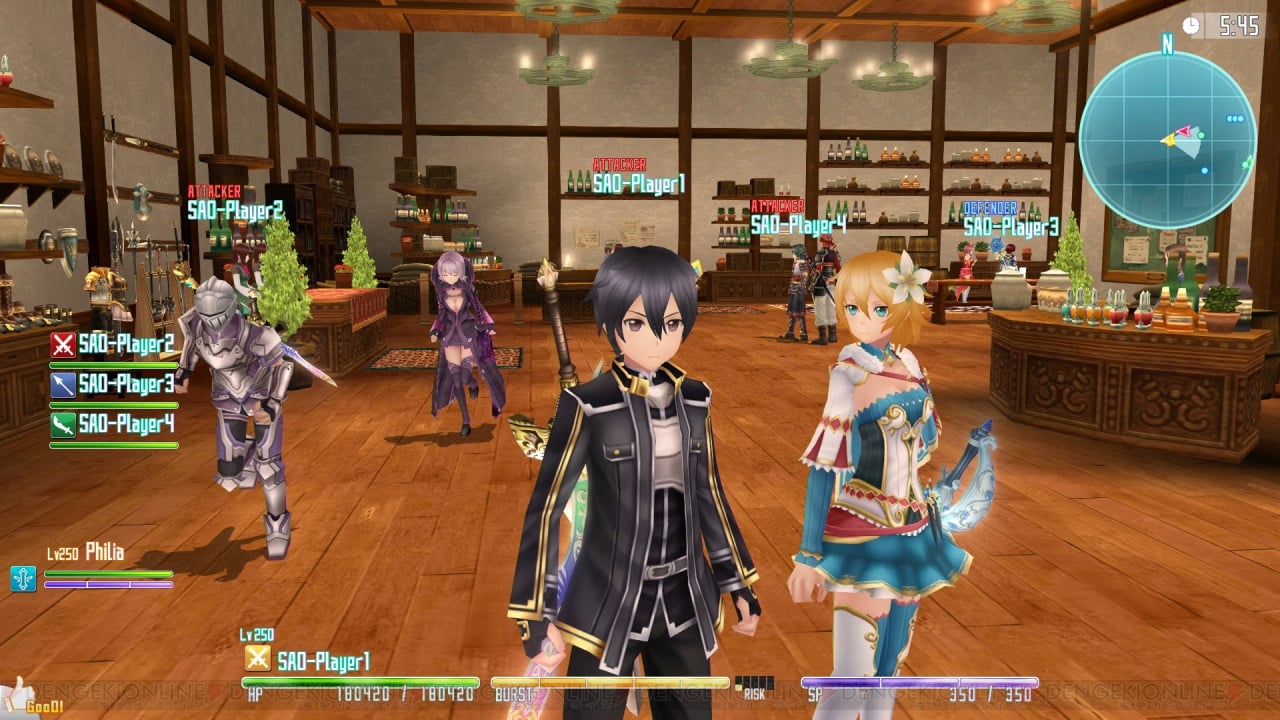This screenshot has height=720, width=1280.
Task: Click the yellow player arrow on the minimap
Action: pos(1170,141)
